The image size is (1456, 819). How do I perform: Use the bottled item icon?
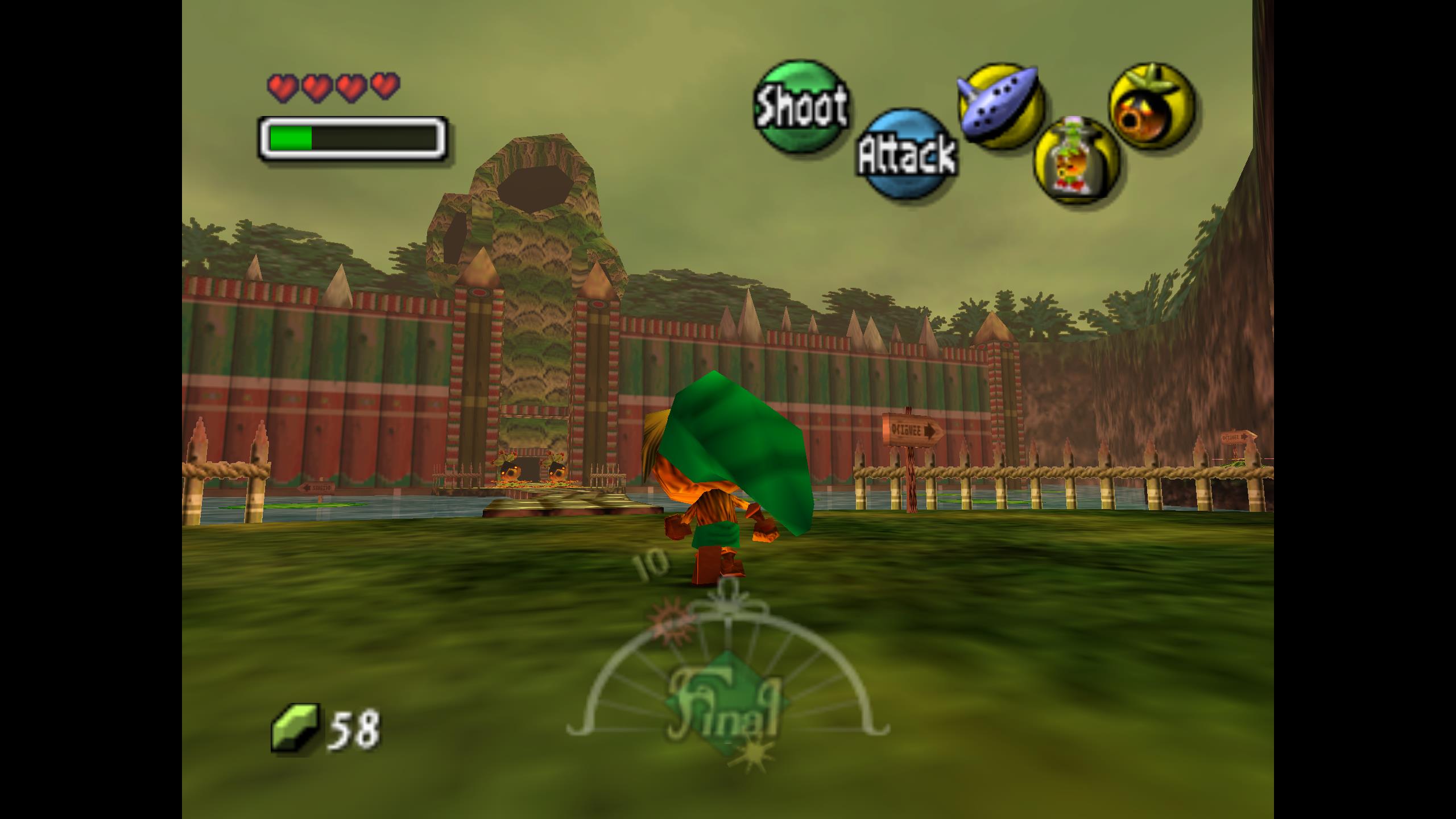tap(1076, 160)
